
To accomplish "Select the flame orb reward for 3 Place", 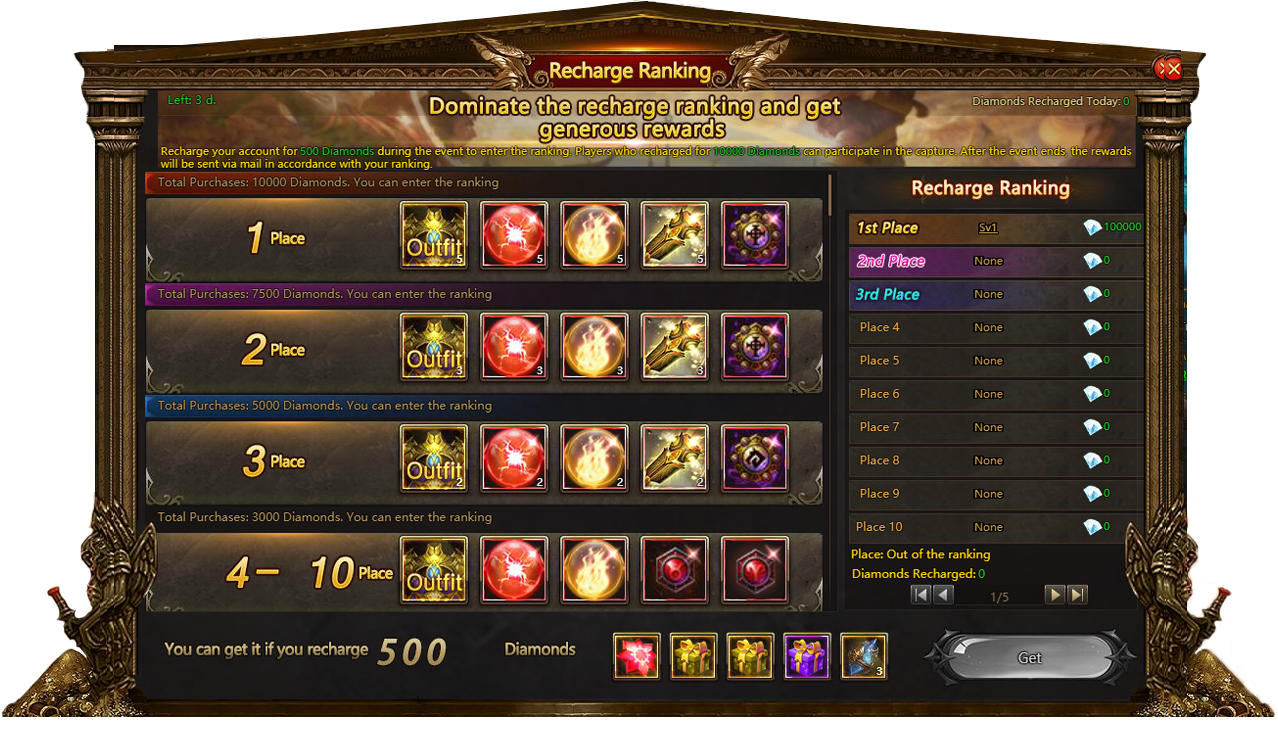I will [x=594, y=459].
